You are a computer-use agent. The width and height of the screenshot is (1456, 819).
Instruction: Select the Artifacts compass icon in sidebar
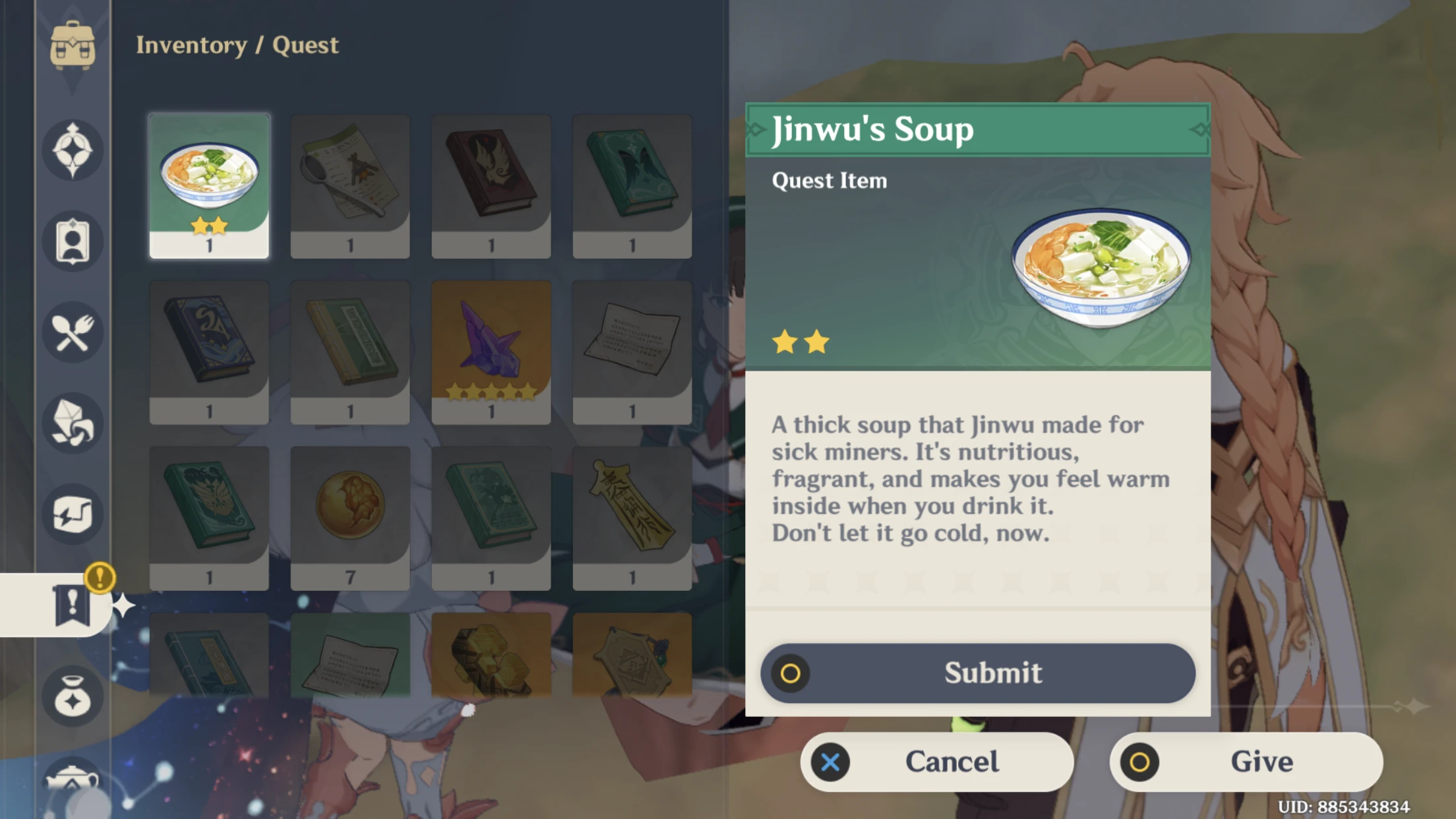(73, 150)
